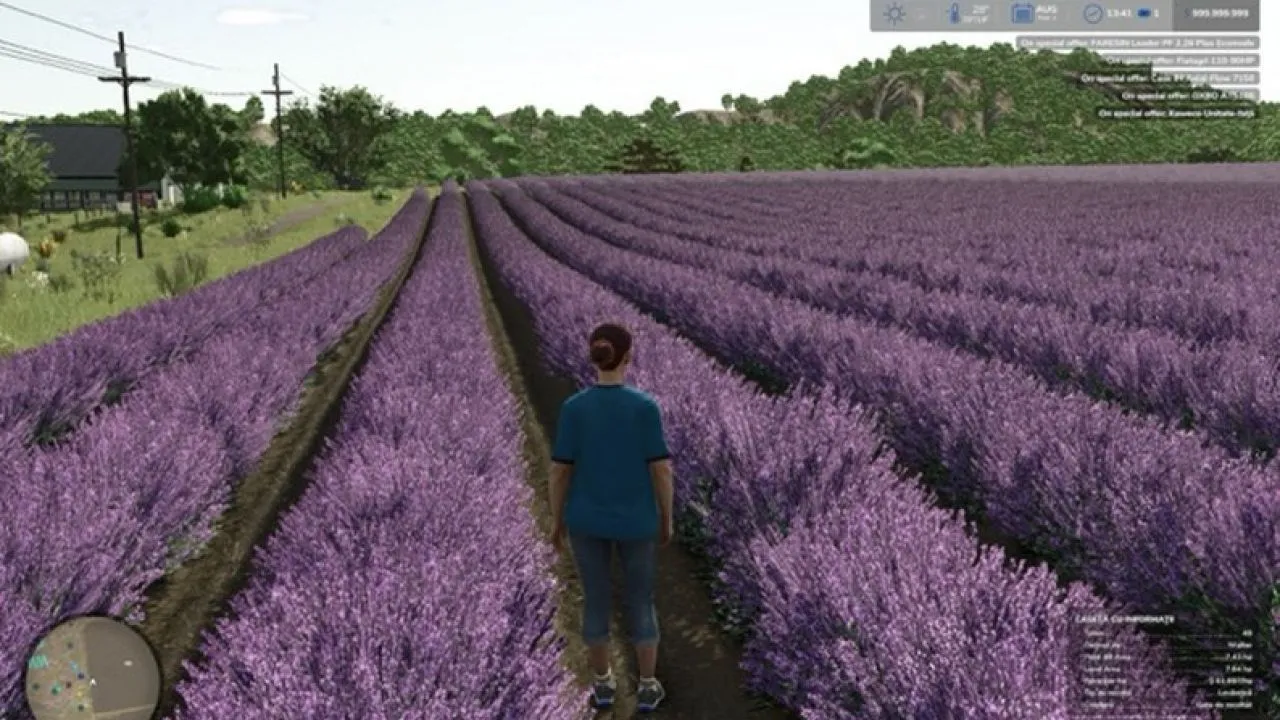The width and height of the screenshot is (1280, 720).
Task: Click the clock icon in the HUD
Action: (x=1093, y=13)
